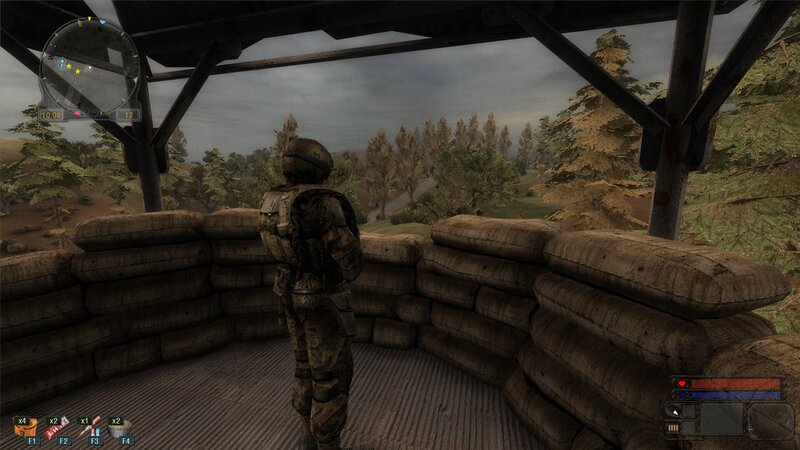Choose the F4 bowl item quick slot
The height and width of the screenshot is (450, 800).
[120, 427]
